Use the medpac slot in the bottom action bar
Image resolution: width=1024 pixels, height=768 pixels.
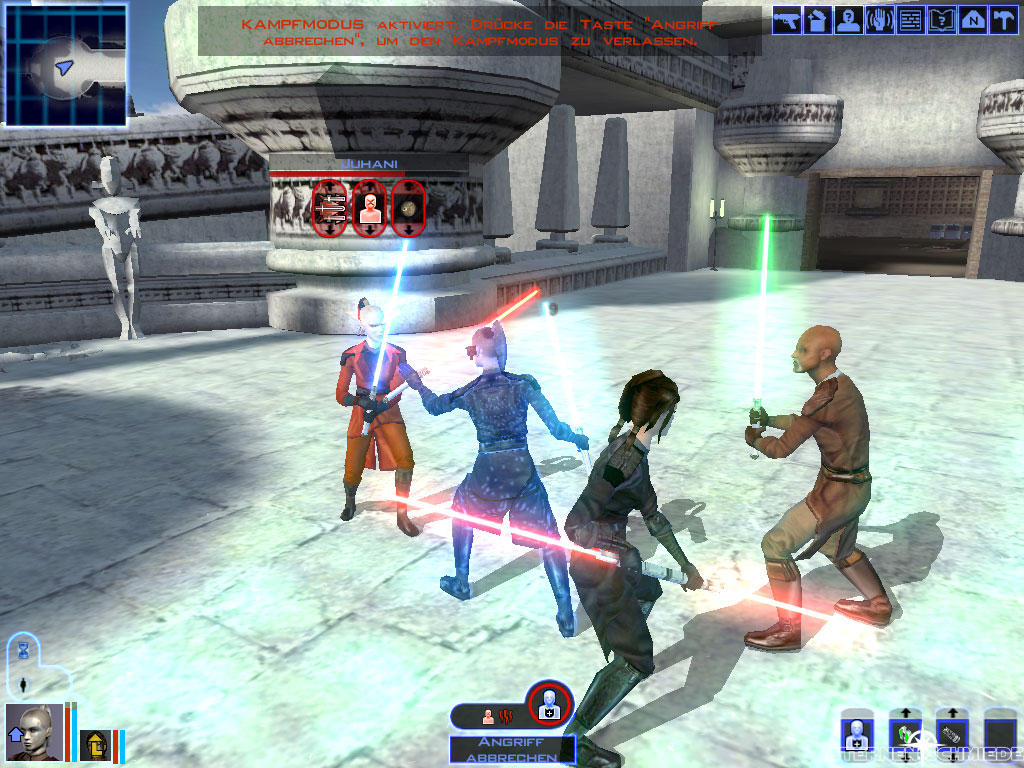pos(857,736)
